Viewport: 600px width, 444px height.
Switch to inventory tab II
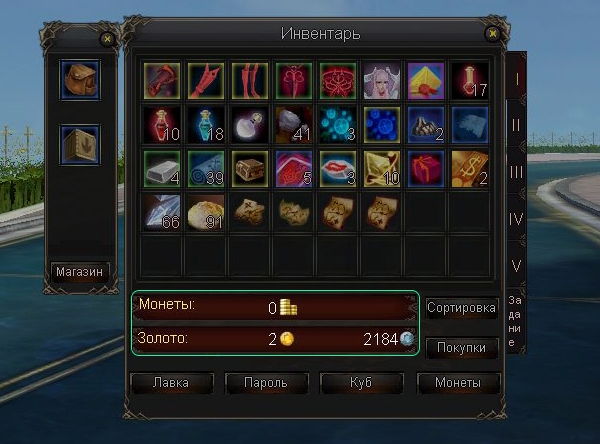coord(516,124)
